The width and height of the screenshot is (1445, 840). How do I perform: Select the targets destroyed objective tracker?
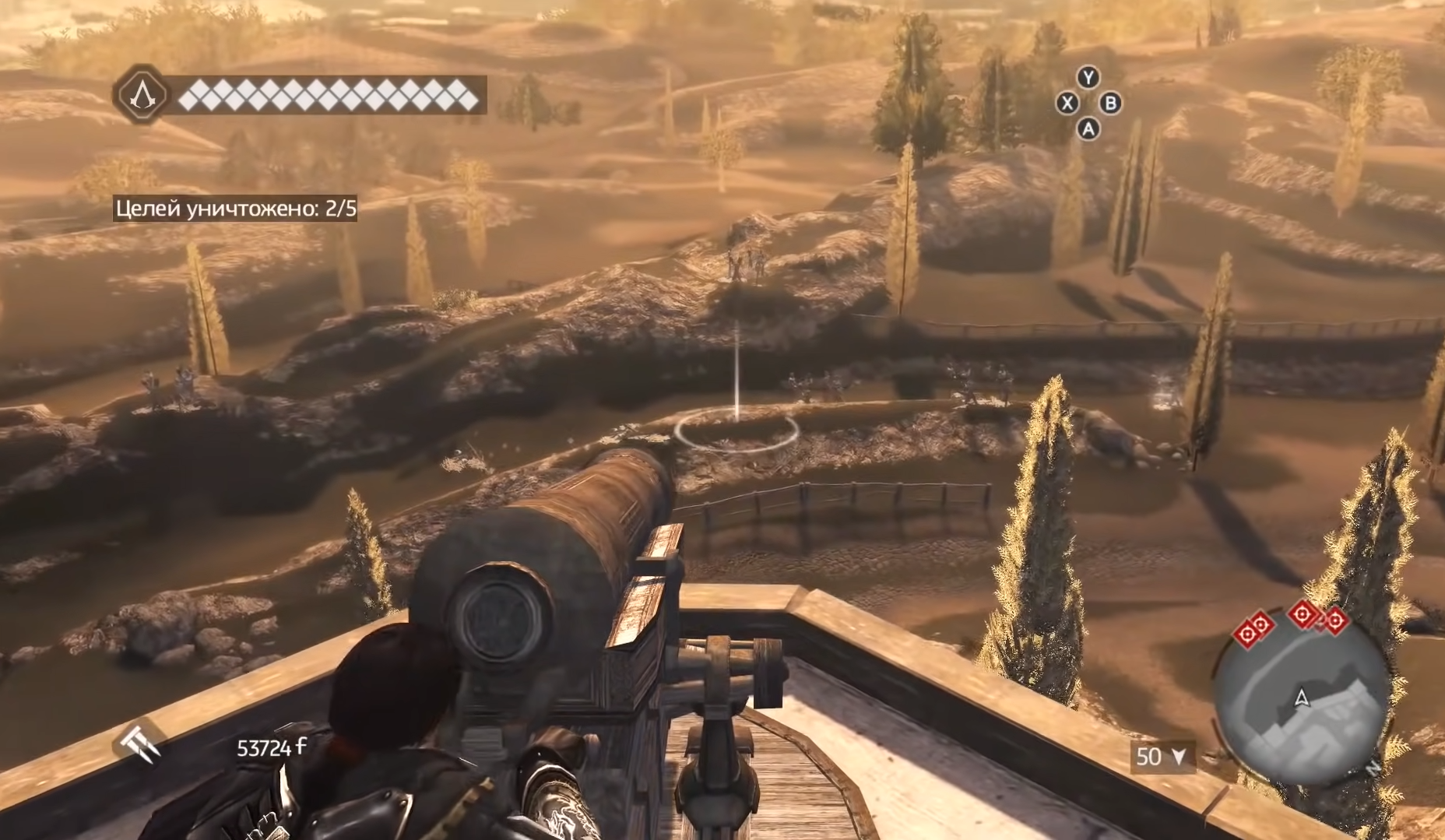click(236, 209)
